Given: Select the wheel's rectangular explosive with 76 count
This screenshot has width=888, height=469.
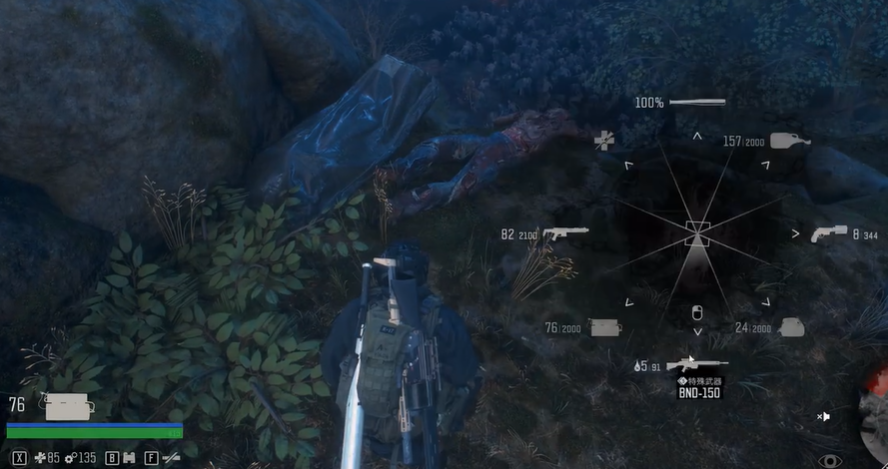Looking at the screenshot, I should pos(605,327).
